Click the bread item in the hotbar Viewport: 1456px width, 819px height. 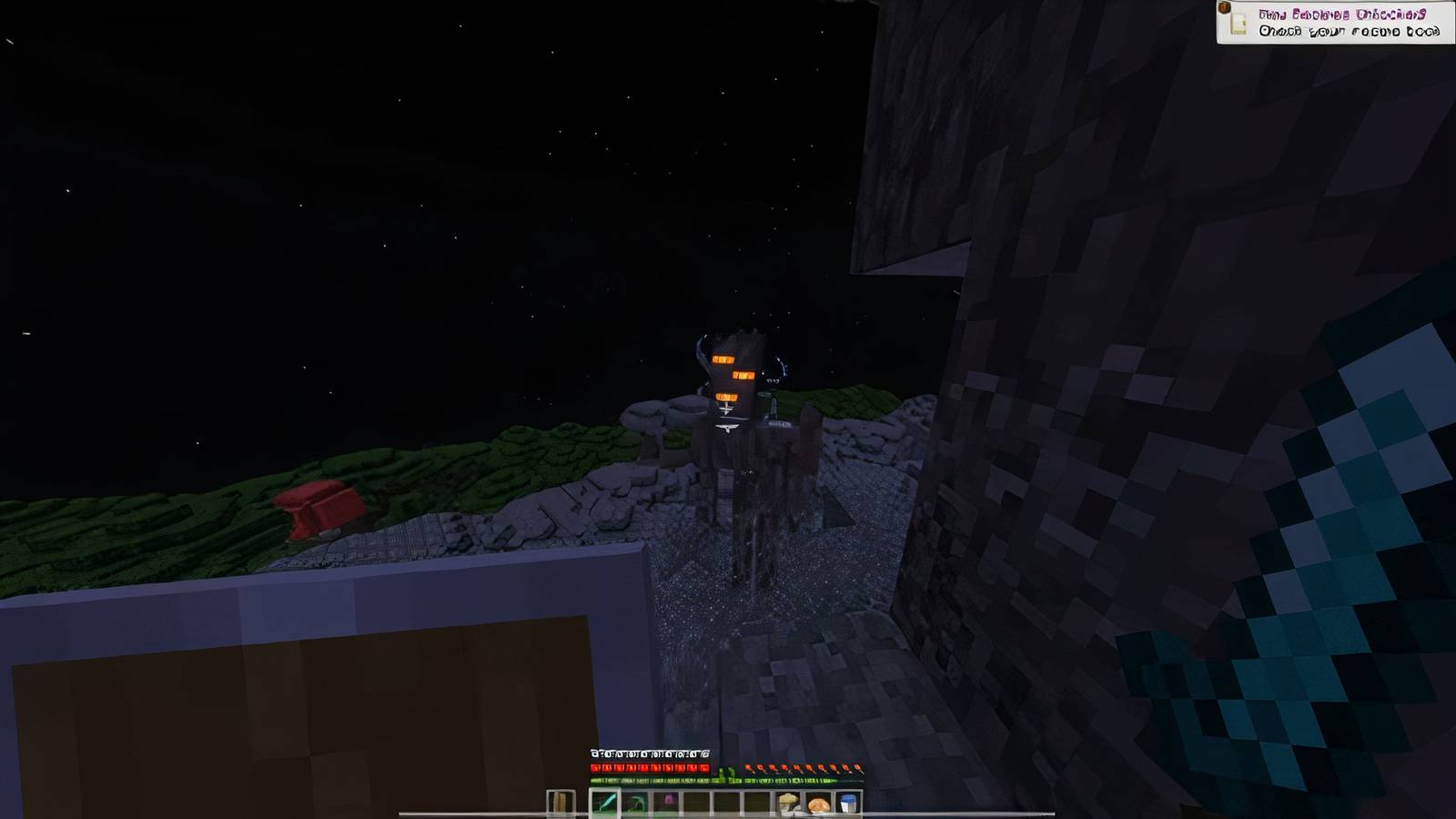(818, 801)
